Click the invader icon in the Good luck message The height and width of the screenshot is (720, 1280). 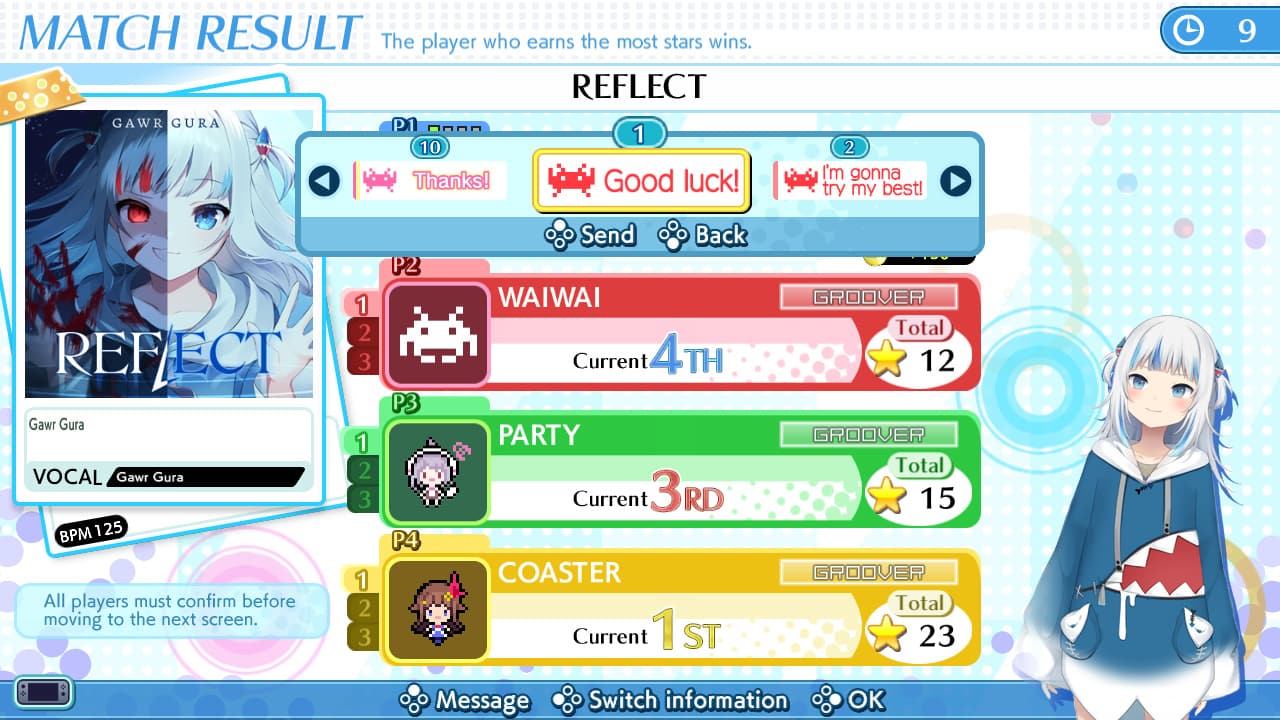[x=571, y=180]
